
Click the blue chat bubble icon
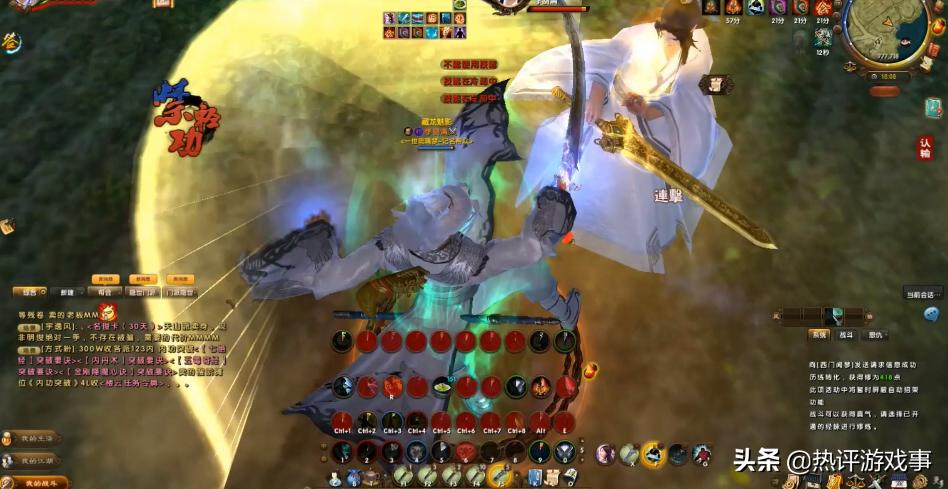click(x=931, y=314)
